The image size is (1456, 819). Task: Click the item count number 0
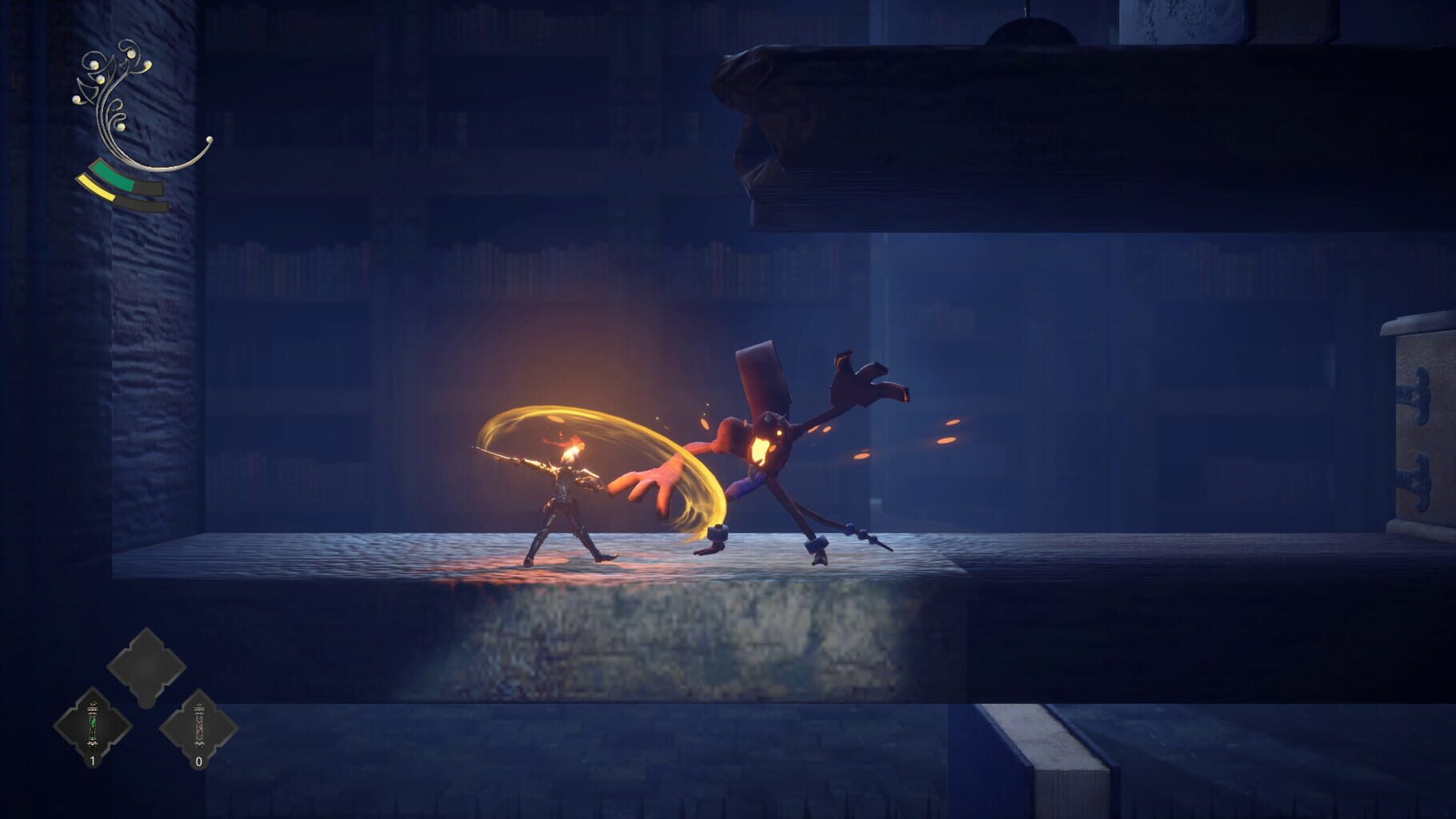(x=199, y=760)
